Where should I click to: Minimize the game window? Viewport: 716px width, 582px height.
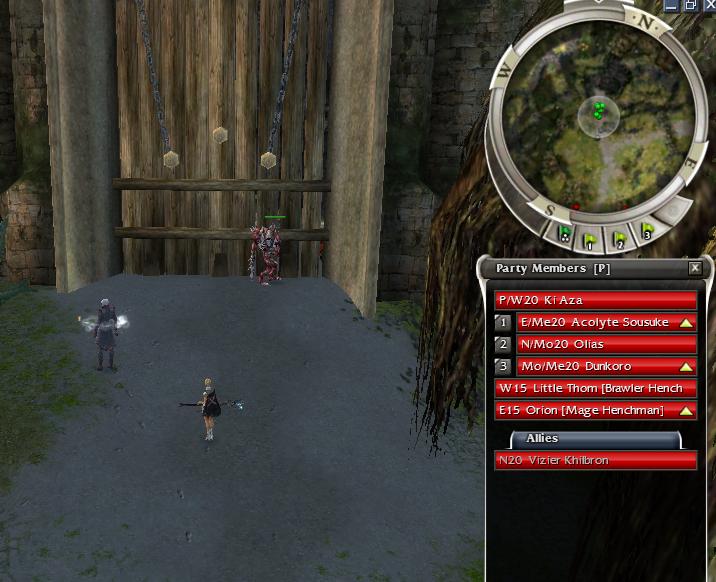pos(673,5)
